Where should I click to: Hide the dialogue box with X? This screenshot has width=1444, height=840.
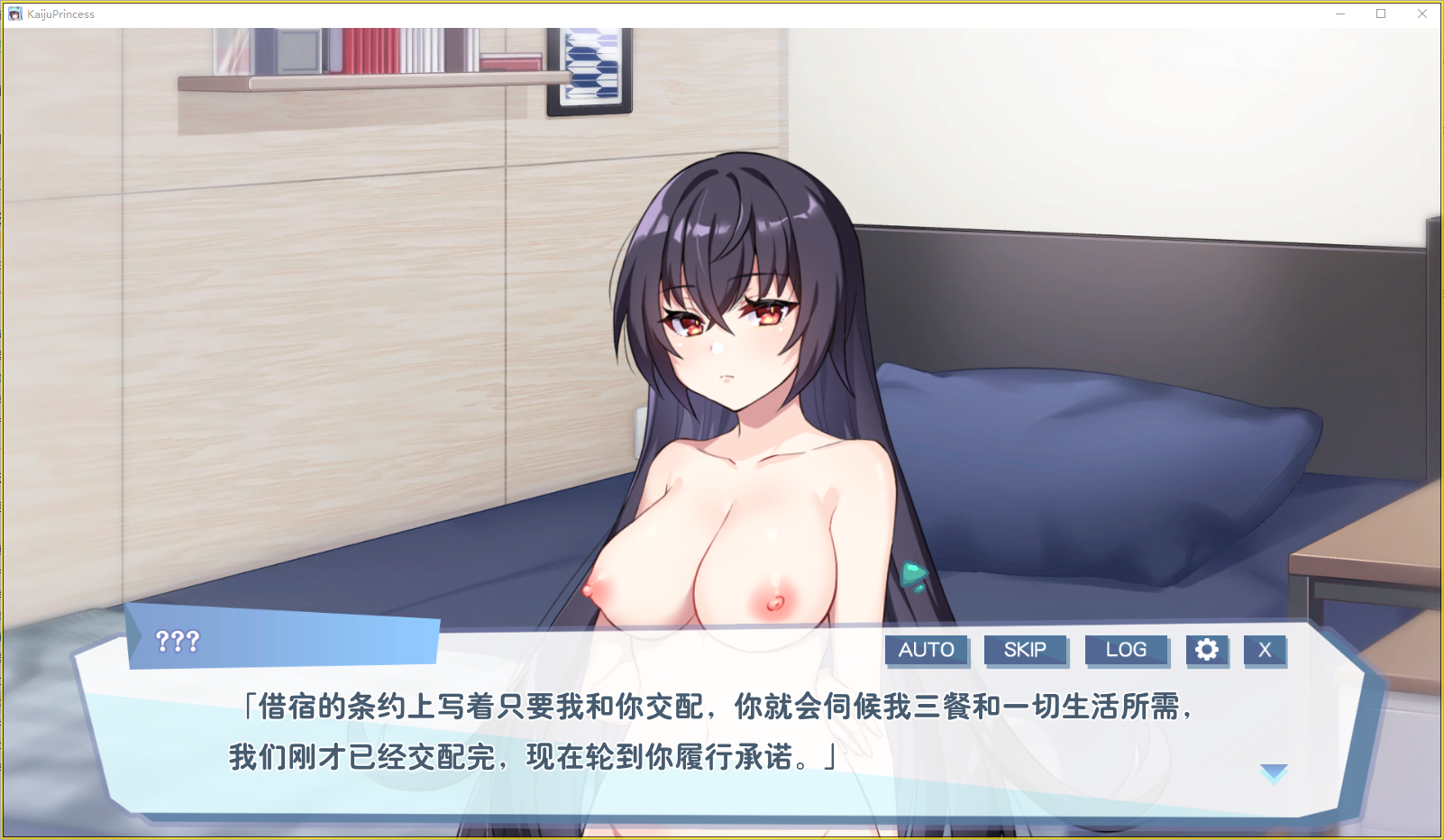pyautogui.click(x=1265, y=650)
